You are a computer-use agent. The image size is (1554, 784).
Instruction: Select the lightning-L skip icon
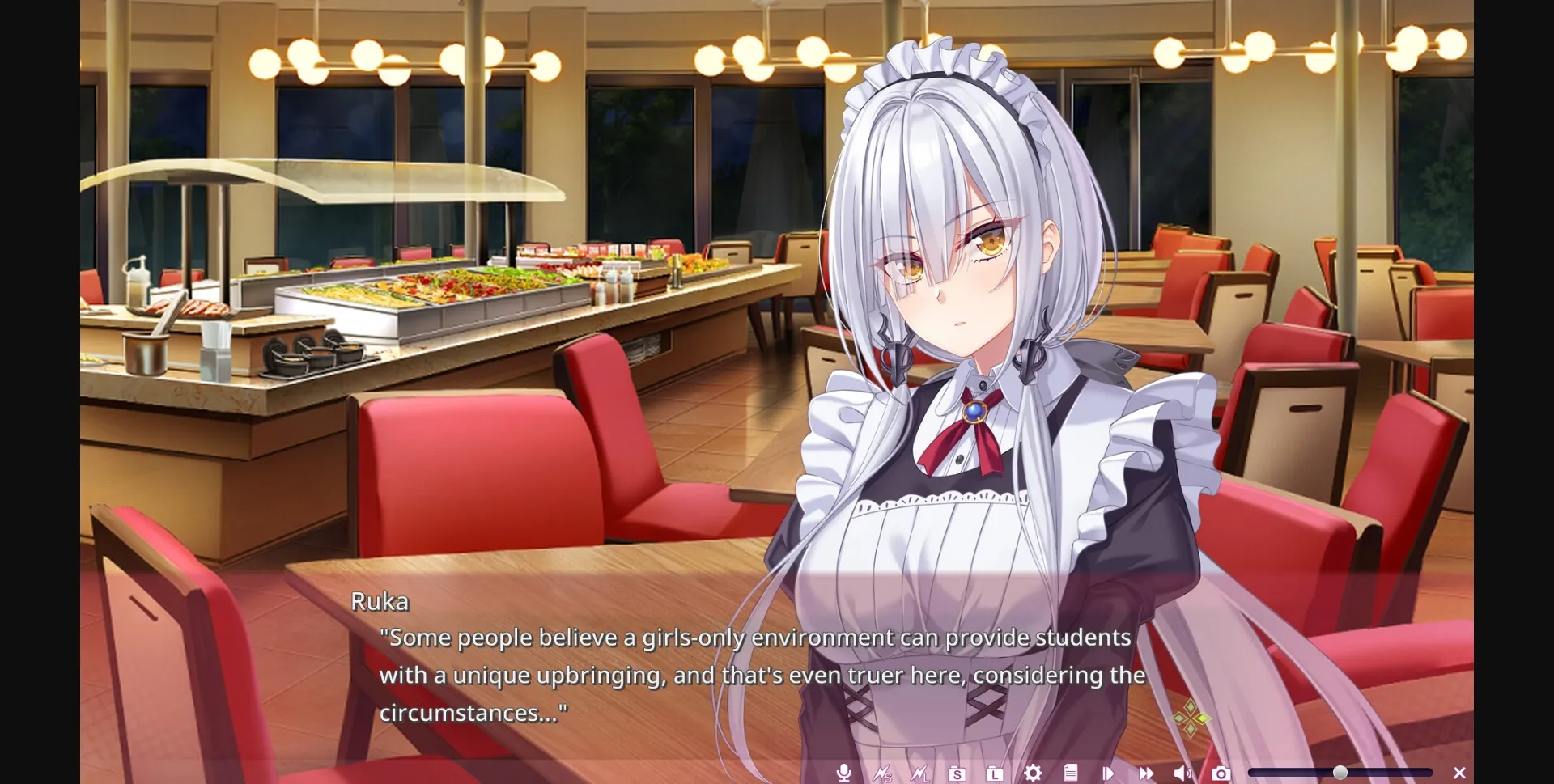pyautogui.click(x=919, y=773)
